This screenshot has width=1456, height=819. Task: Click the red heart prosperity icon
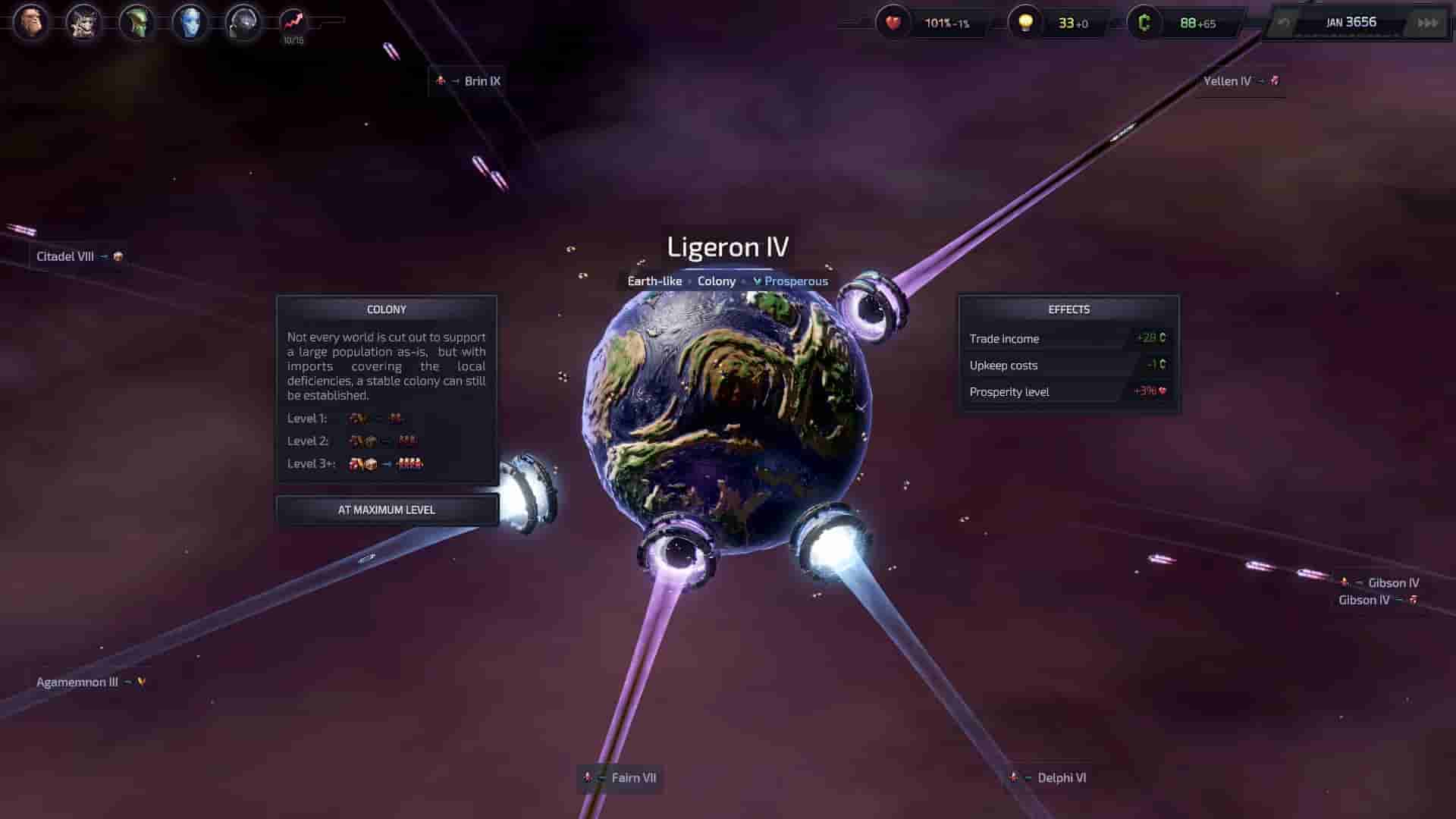[893, 23]
